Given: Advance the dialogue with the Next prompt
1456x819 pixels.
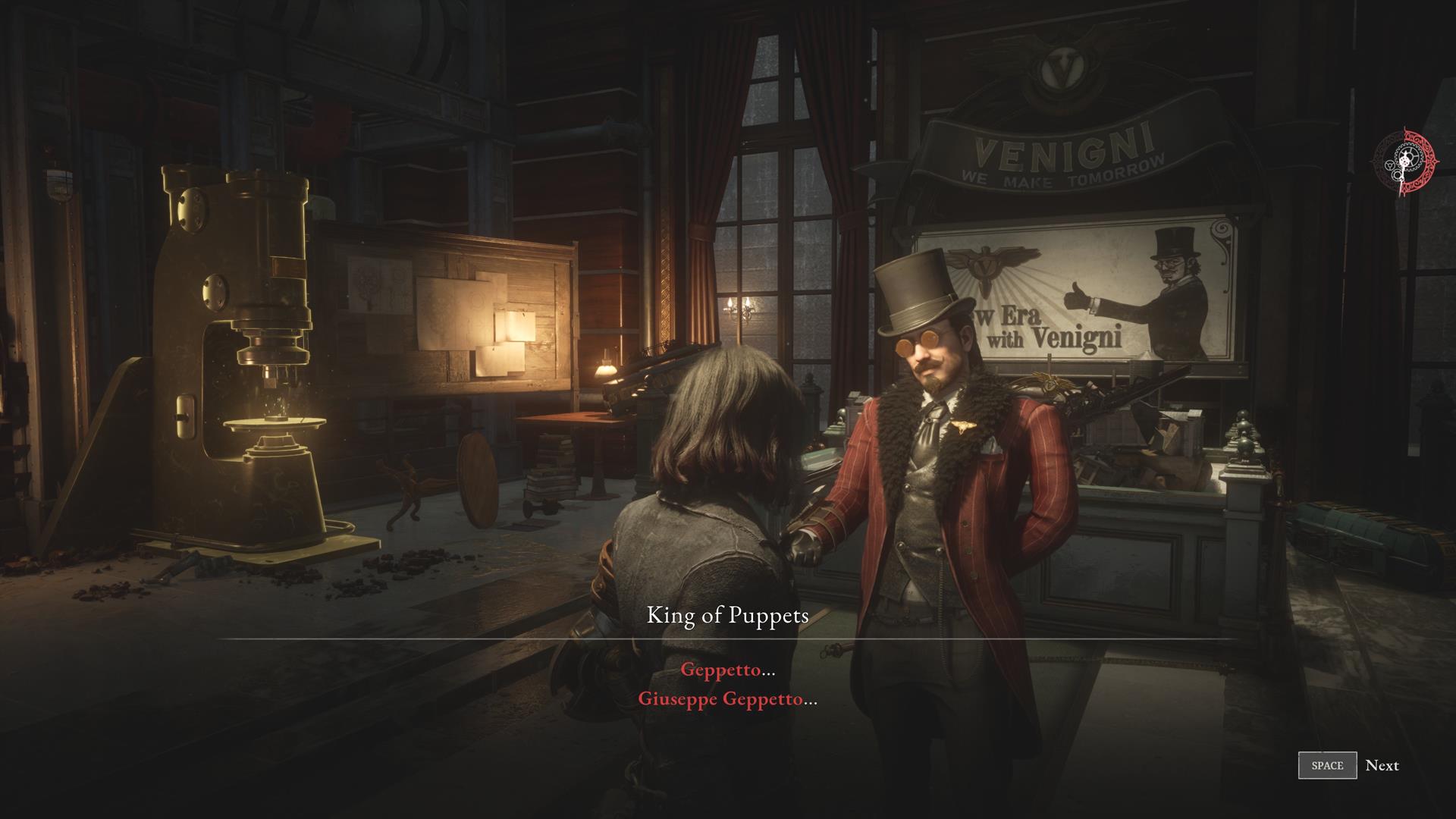Looking at the screenshot, I should point(1348,765).
